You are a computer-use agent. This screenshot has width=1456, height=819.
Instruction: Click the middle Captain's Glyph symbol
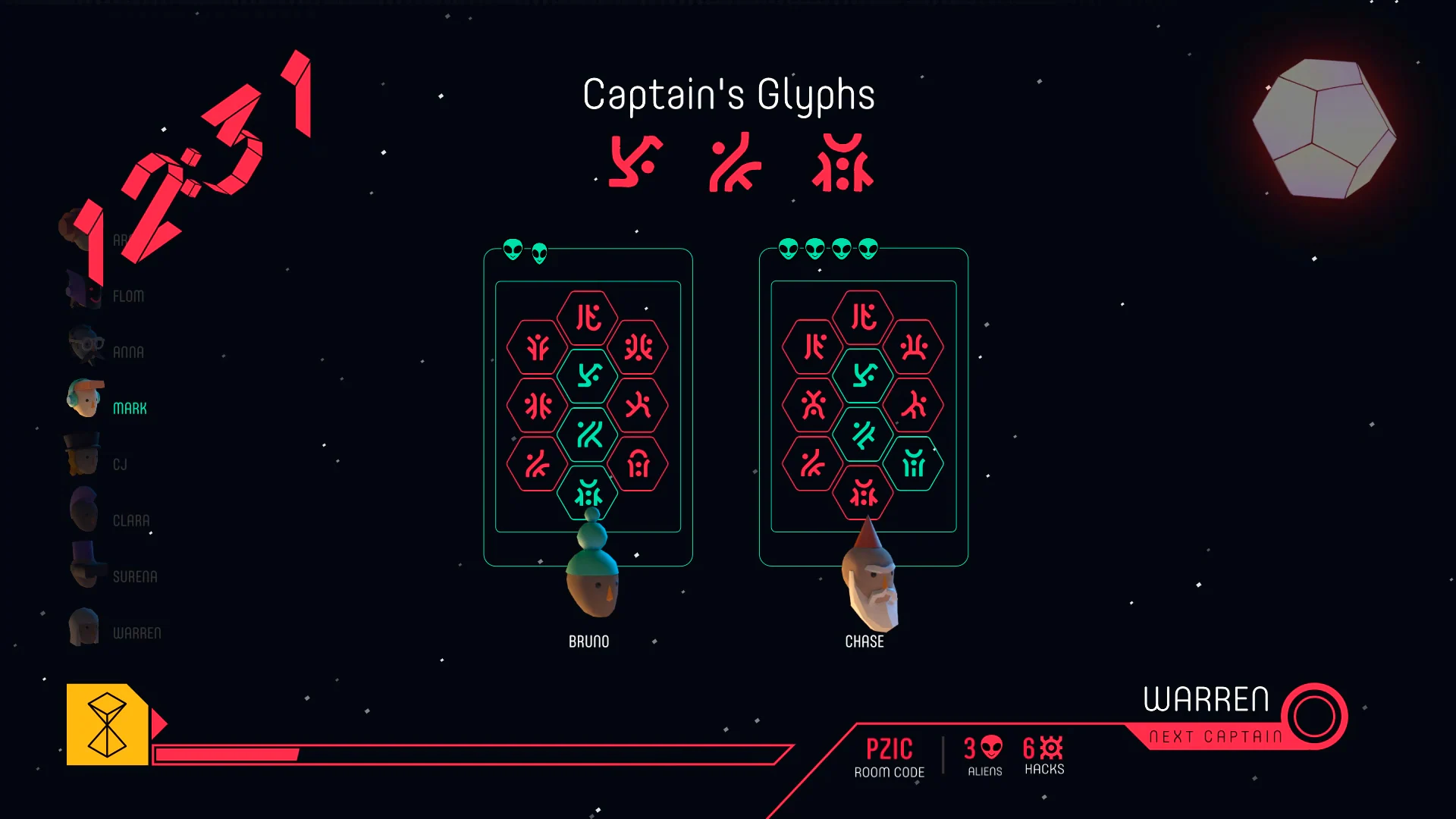pos(733,162)
